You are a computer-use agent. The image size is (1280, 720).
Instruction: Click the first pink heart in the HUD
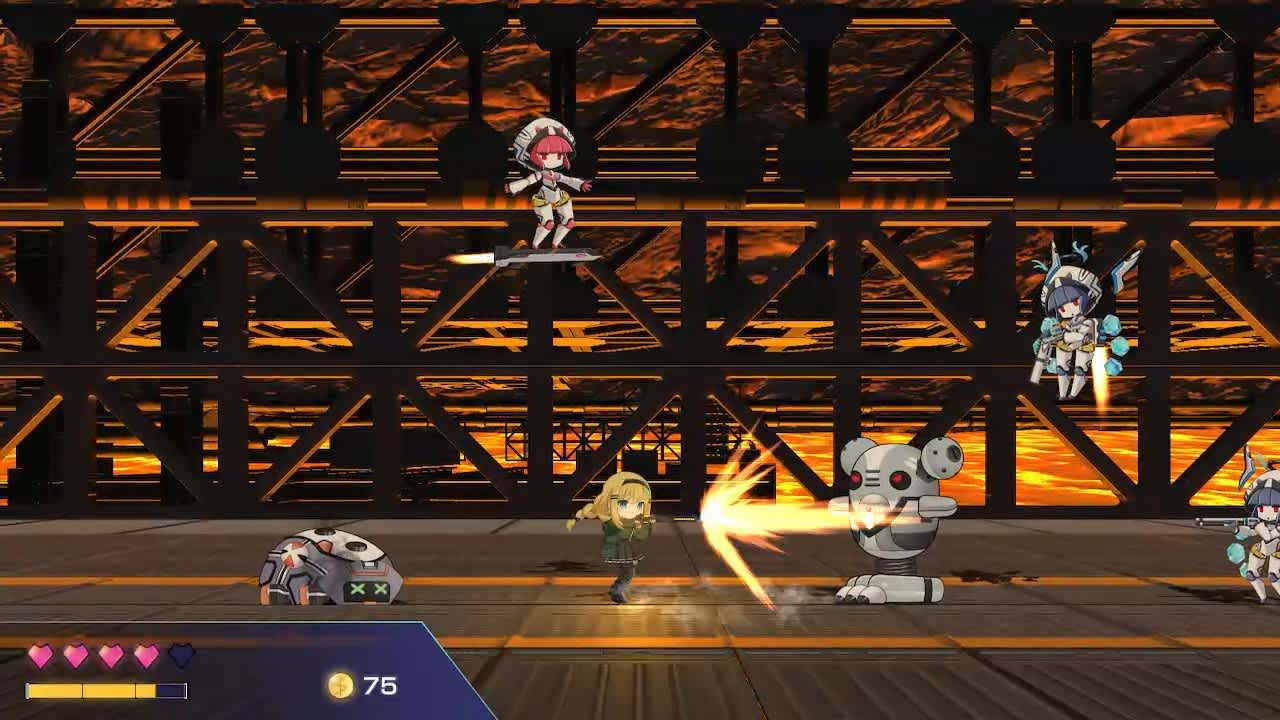coord(38,655)
